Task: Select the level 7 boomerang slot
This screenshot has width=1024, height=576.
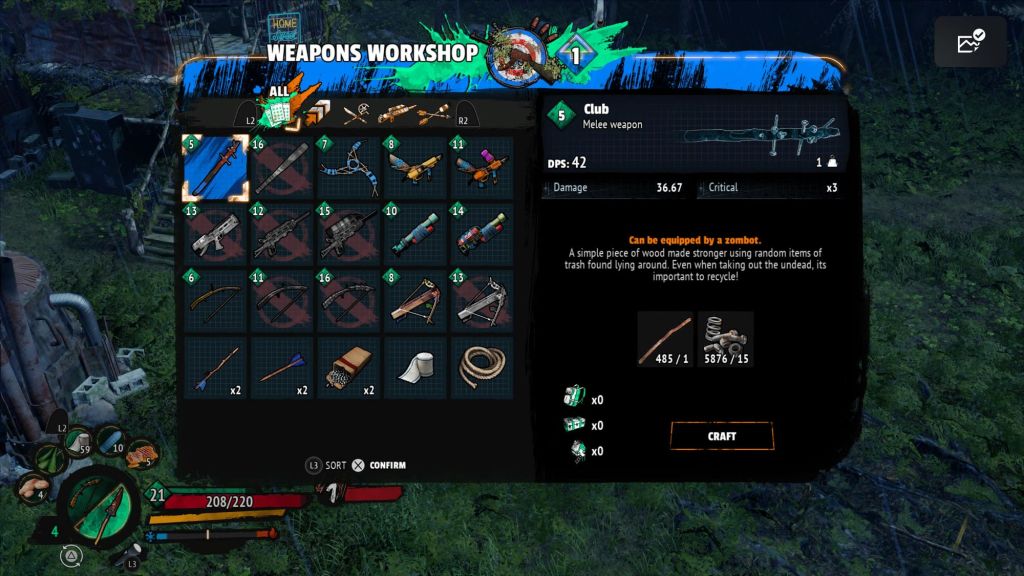Action: (349, 168)
